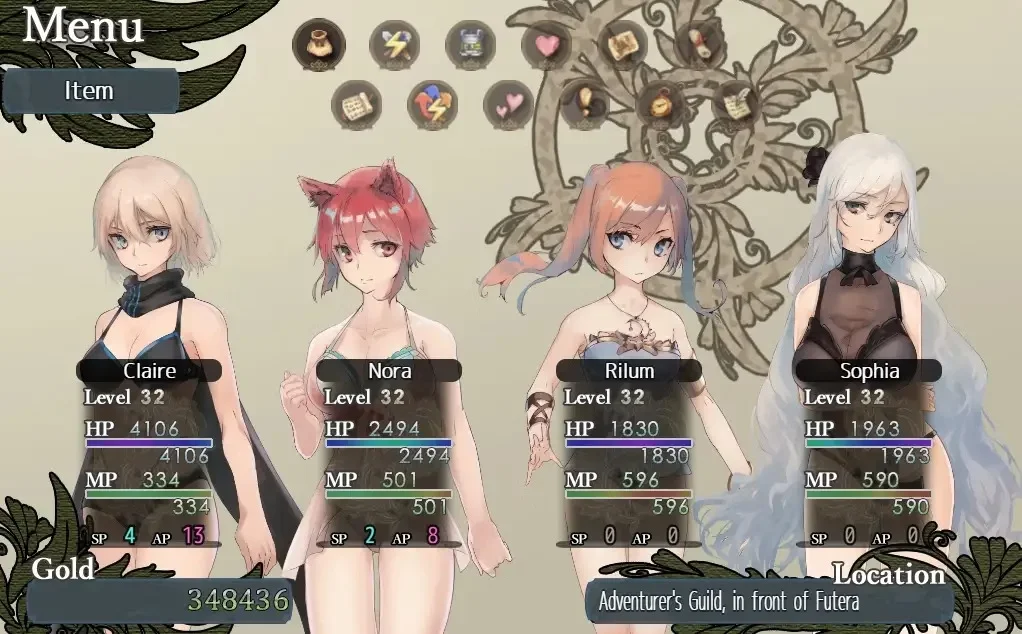
Task: Open the armor equipment icon
Action: point(470,45)
